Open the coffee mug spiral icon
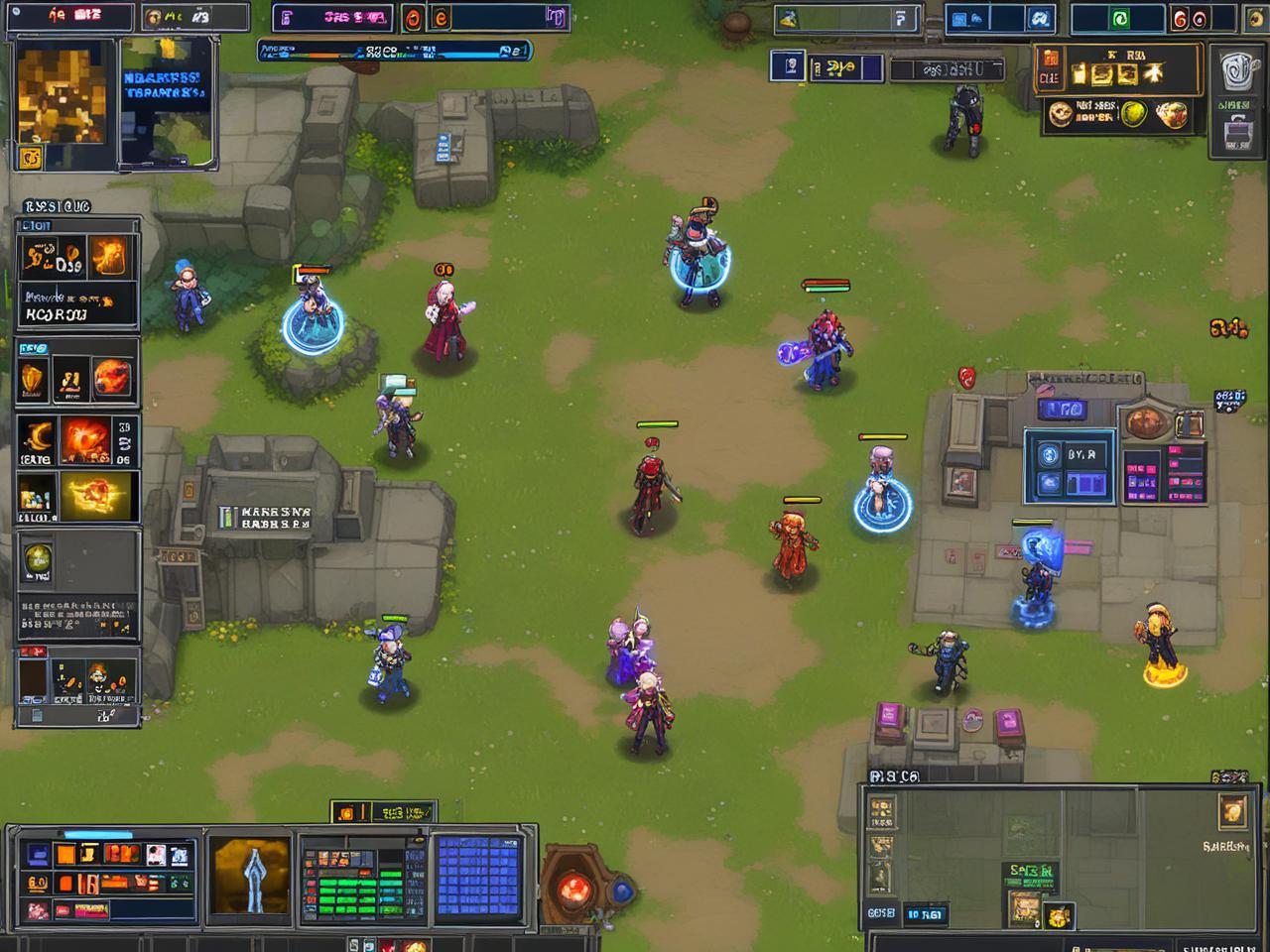This screenshot has width=1270, height=952. coord(1235,69)
